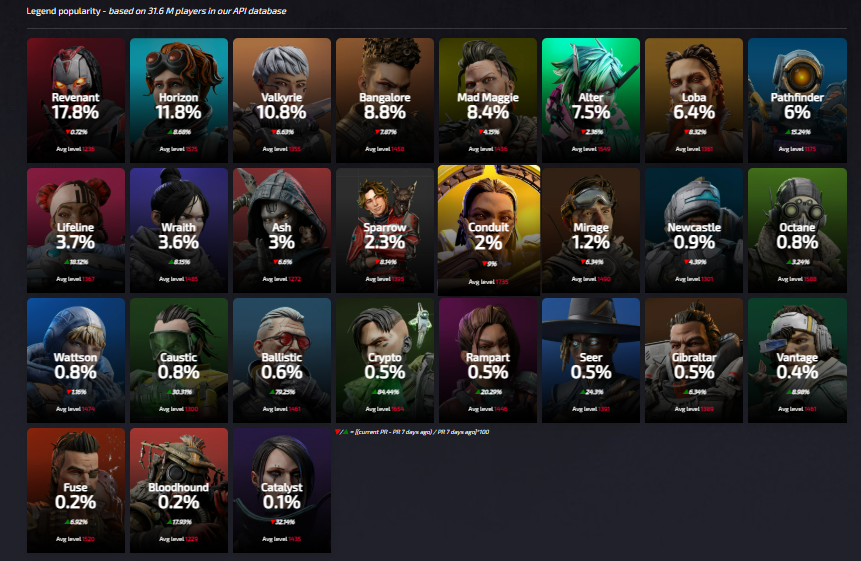
Task: Select the Revenant legend card
Action: click(76, 100)
